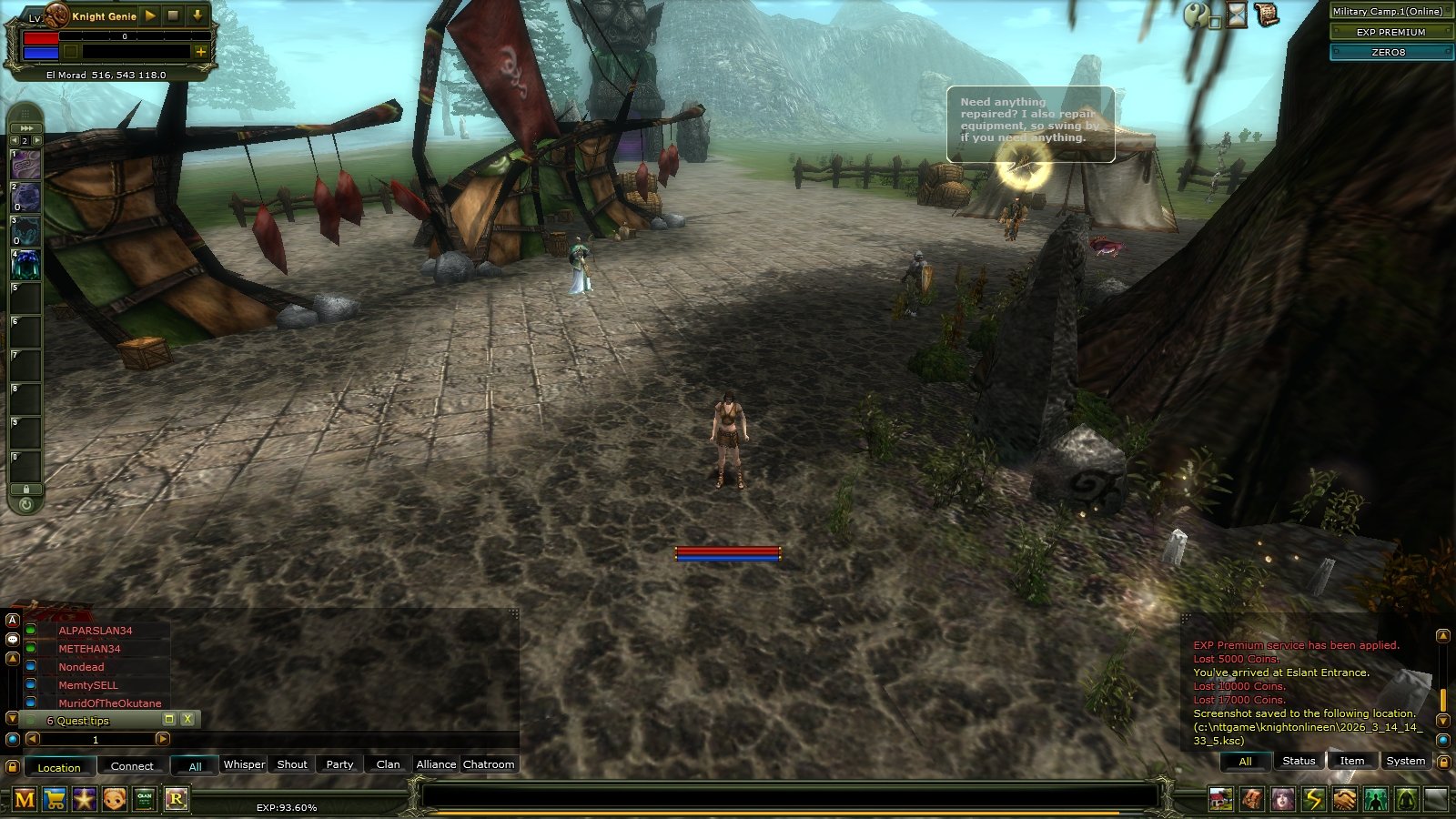The width and height of the screenshot is (1456, 819).
Task: Click the hourglass premium timer icon at top
Action: click(1236, 16)
